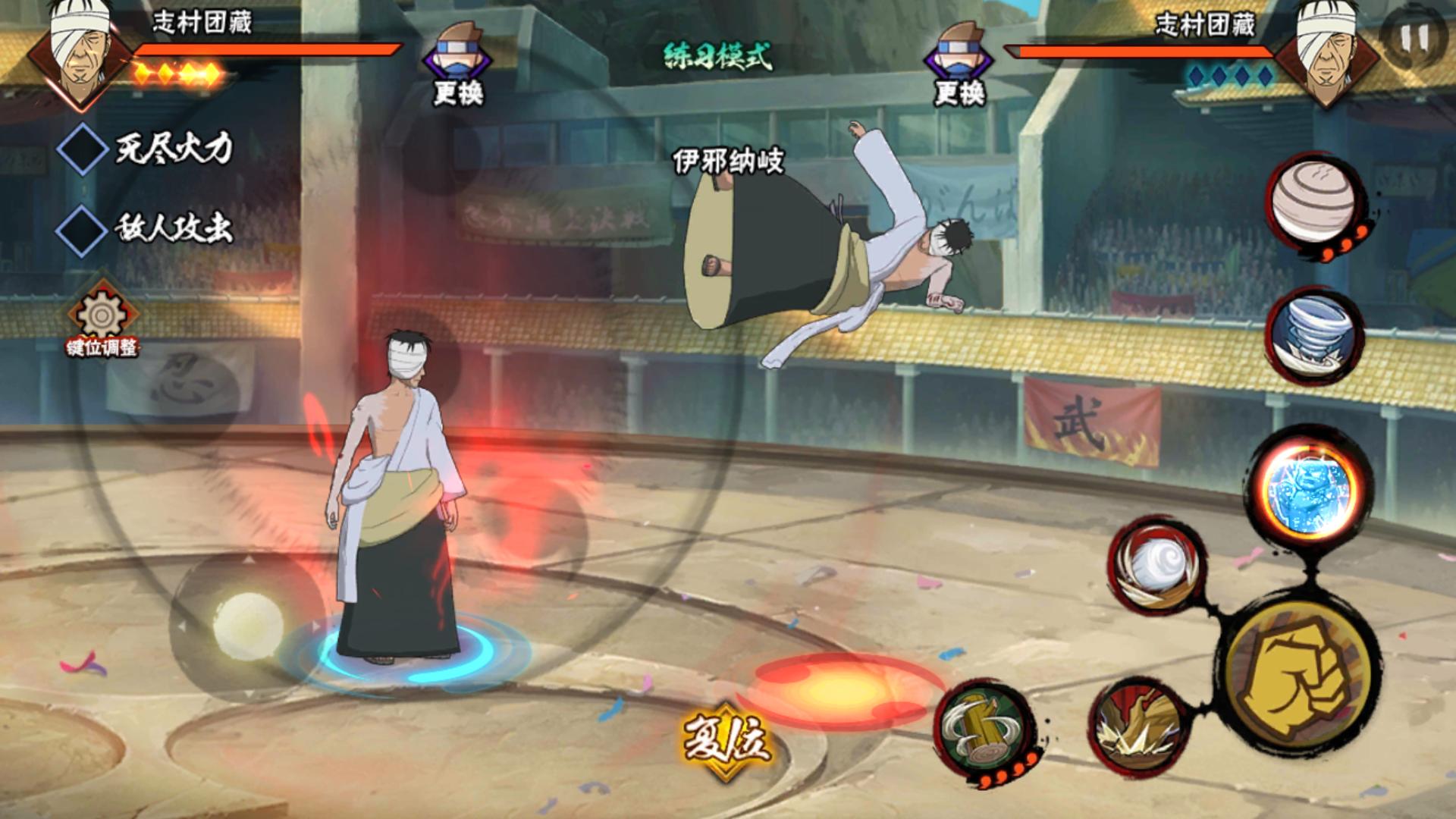Open the 键位调整 gear settings
This screenshot has width=1456, height=819.
103,317
